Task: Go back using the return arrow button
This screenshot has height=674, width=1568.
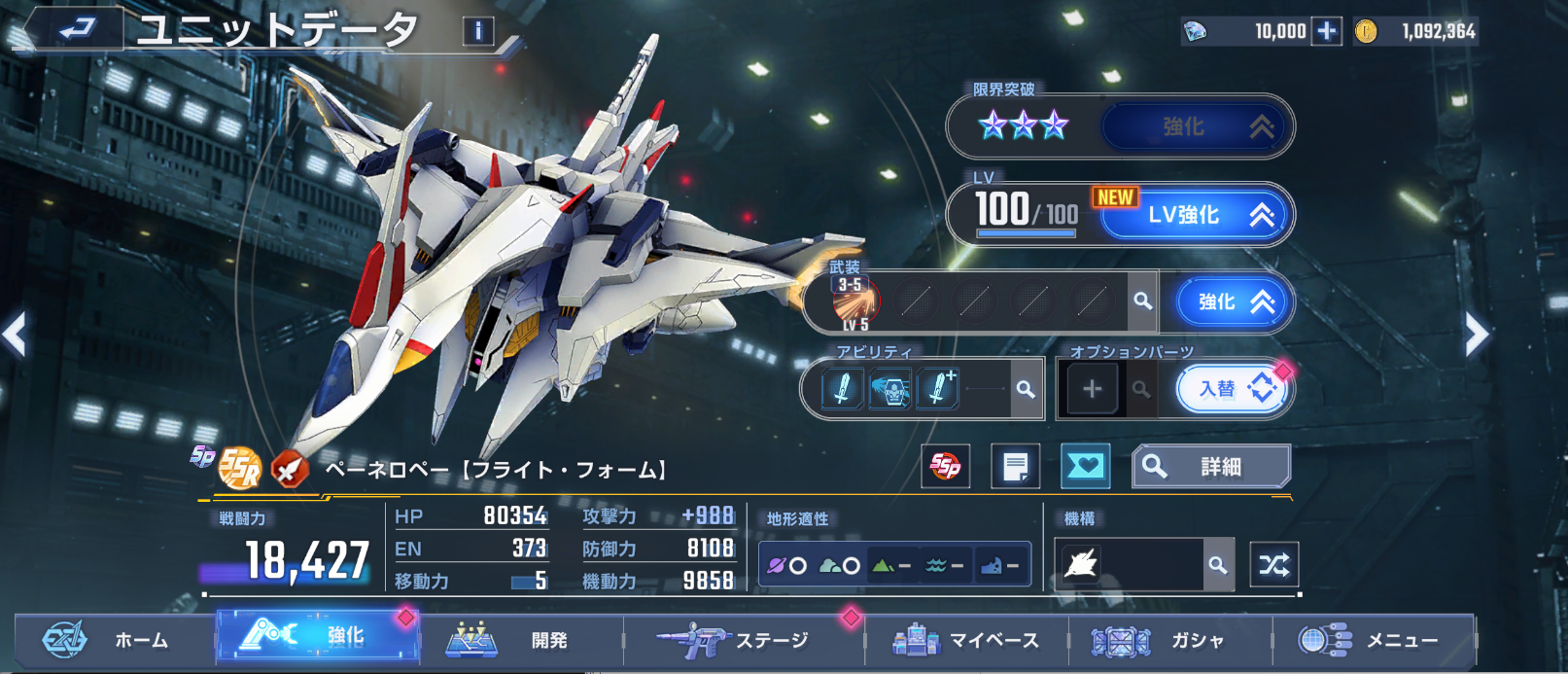Action: pos(76,29)
